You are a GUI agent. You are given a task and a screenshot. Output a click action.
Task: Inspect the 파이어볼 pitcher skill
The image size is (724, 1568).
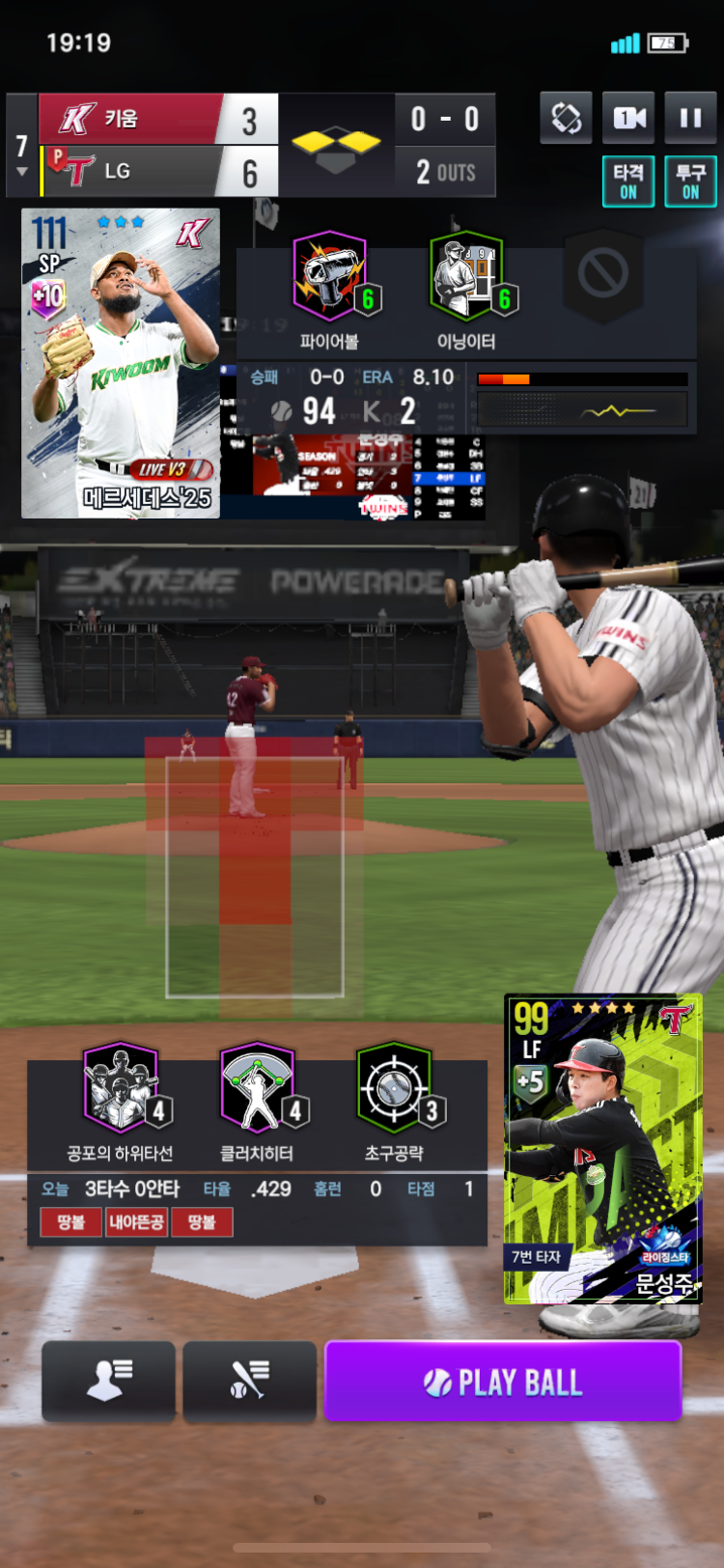click(330, 278)
